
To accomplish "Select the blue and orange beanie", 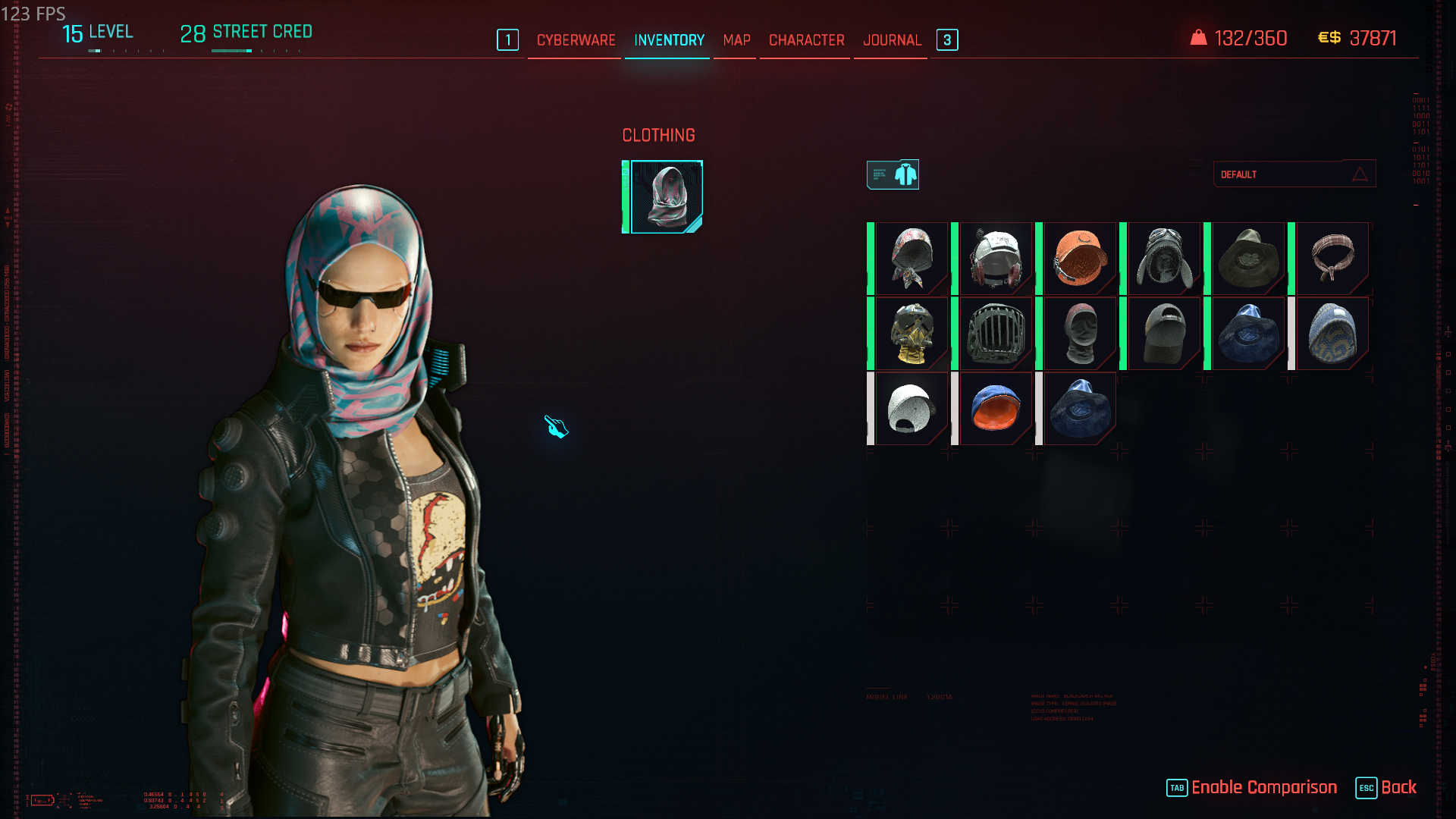I will 995,409.
